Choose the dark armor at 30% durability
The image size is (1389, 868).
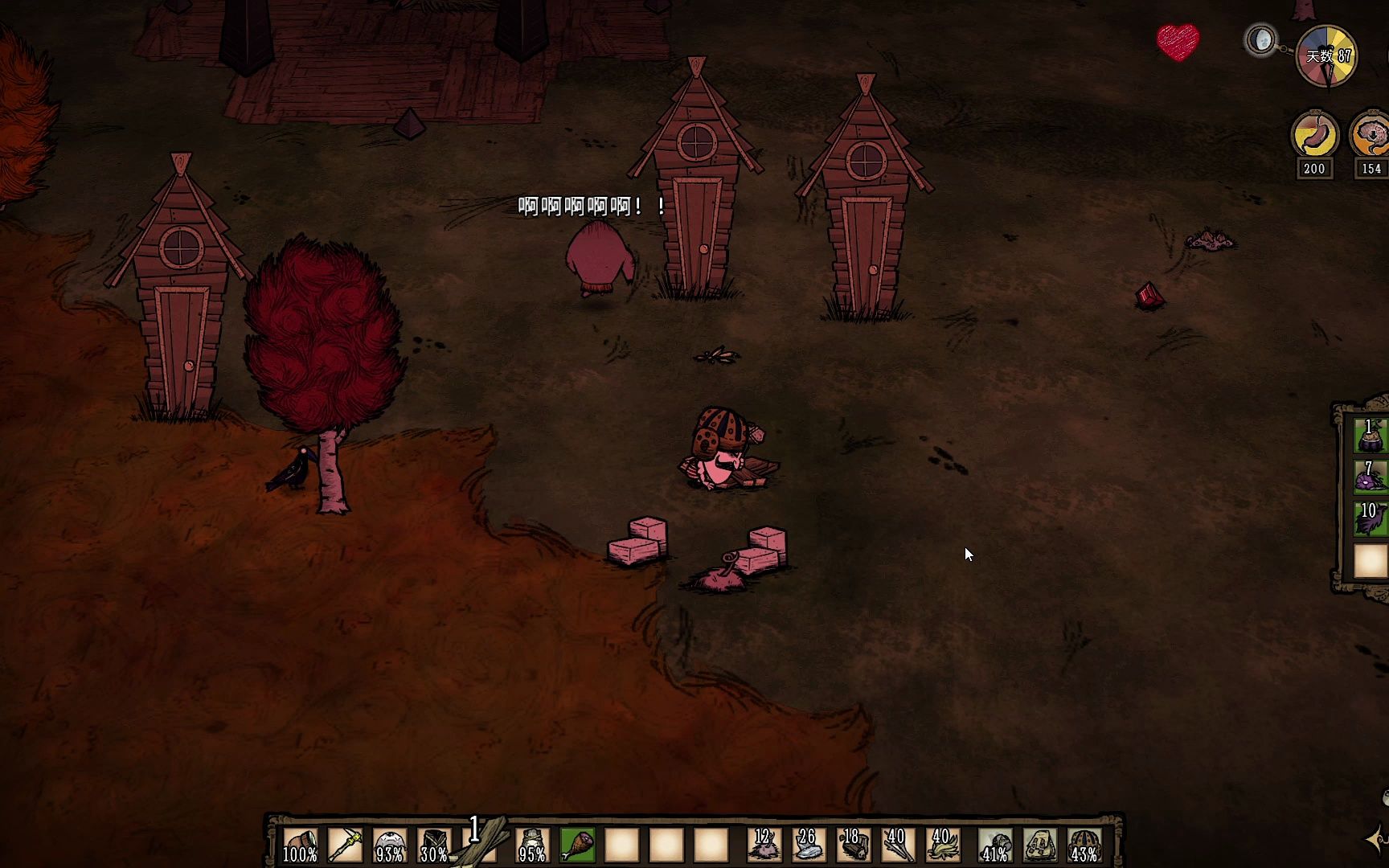click(x=434, y=845)
